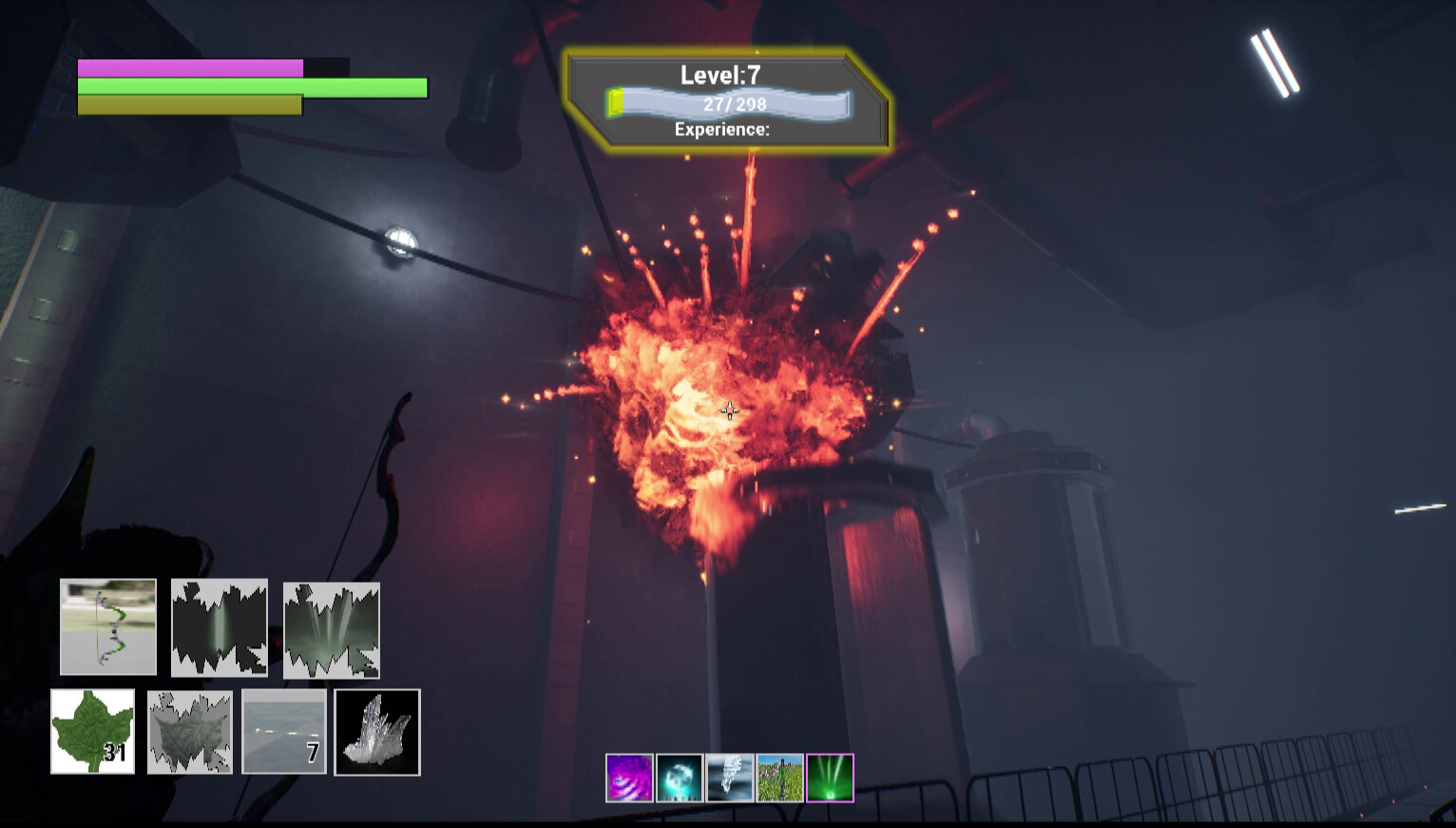Select the purple vortex spell in the hotbar
Viewport: 1456px width, 828px height.
click(x=629, y=778)
